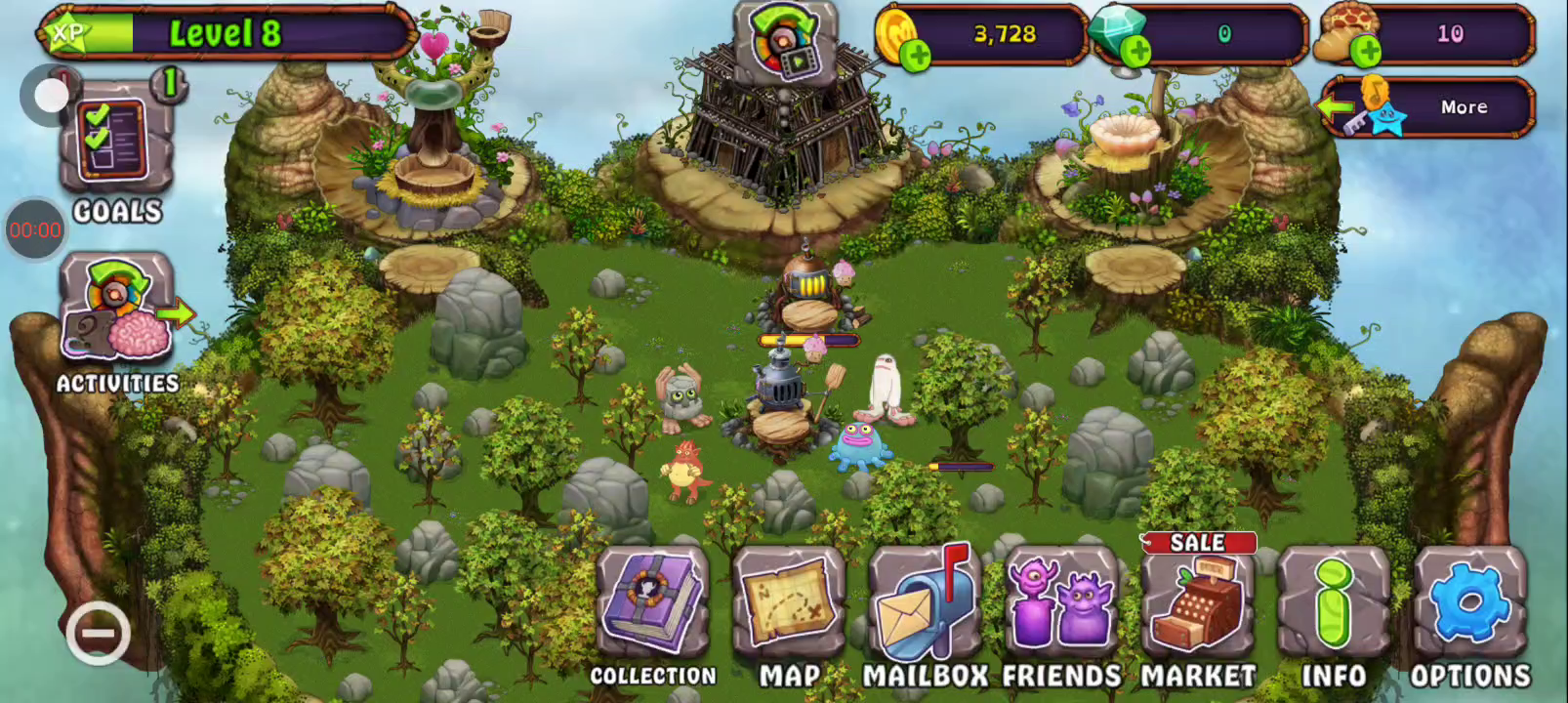
Task: Buy more diamonds
Action: (x=1135, y=53)
